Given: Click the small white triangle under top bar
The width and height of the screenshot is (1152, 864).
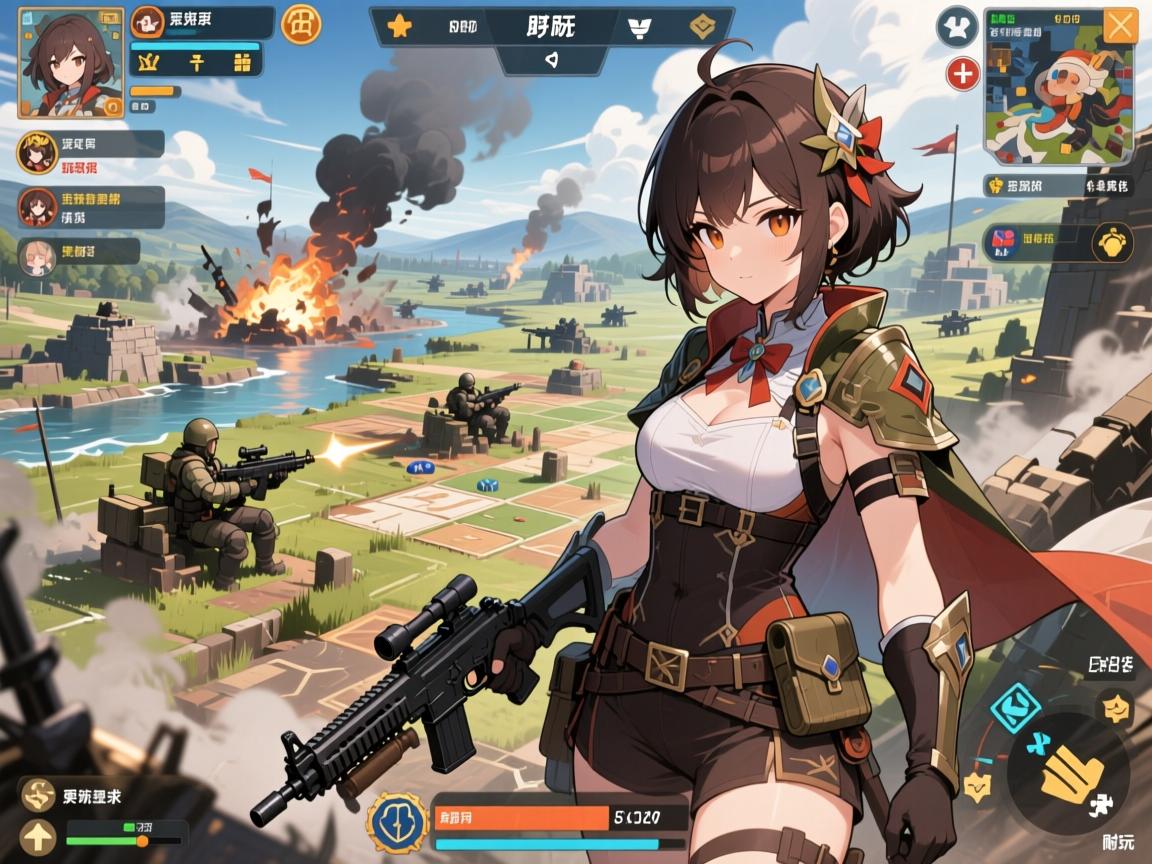Looking at the screenshot, I should (x=549, y=58).
